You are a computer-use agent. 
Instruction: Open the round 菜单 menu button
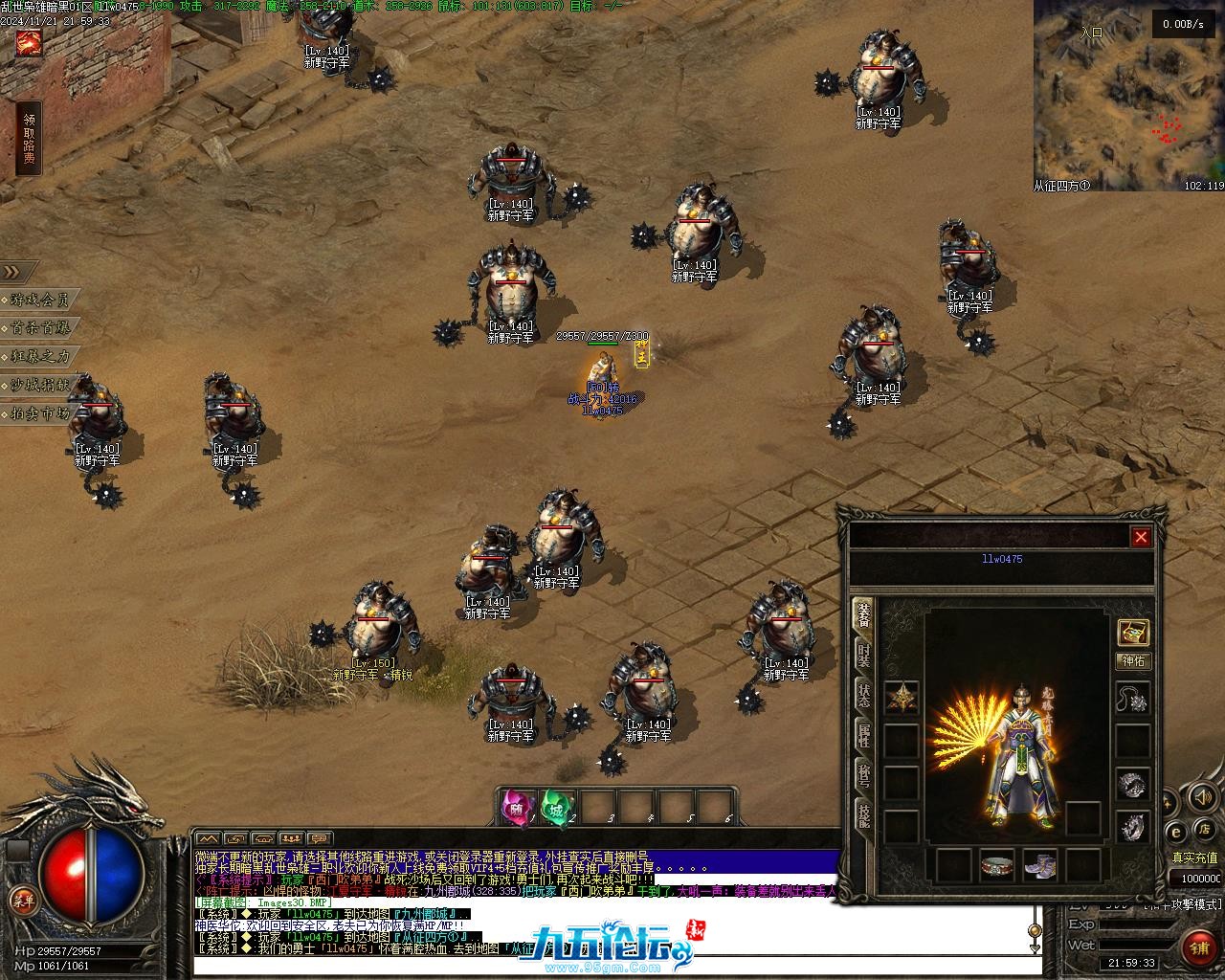pyautogui.click(x=22, y=900)
